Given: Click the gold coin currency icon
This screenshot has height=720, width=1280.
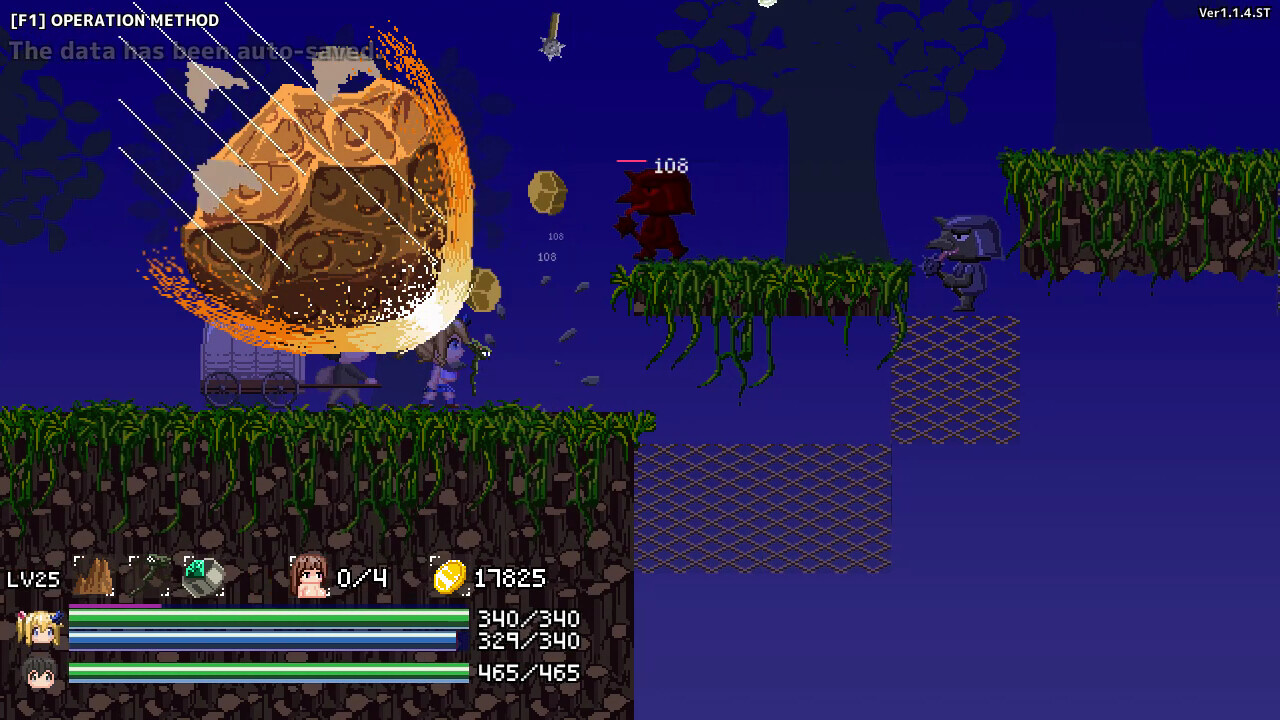Looking at the screenshot, I should (449, 577).
